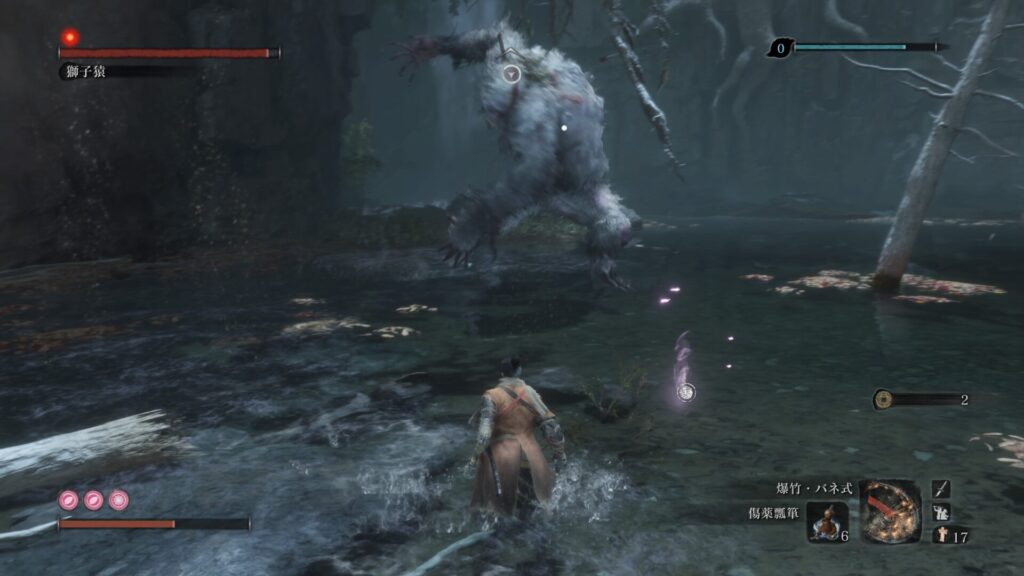Use the healing gourd item slot
Screen dimensions: 1024x576
(828, 522)
